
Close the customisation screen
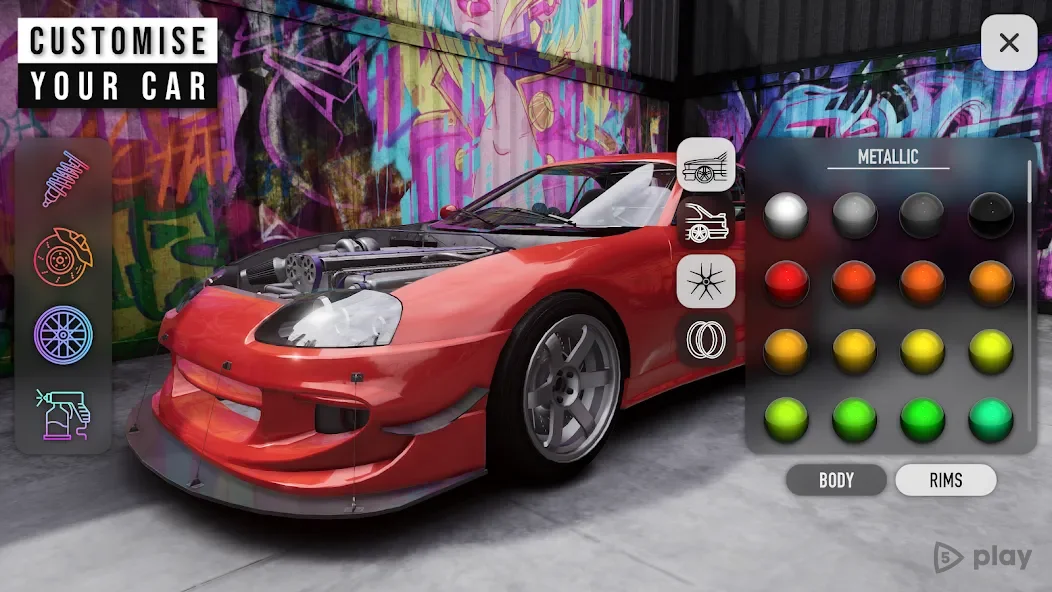1009,43
